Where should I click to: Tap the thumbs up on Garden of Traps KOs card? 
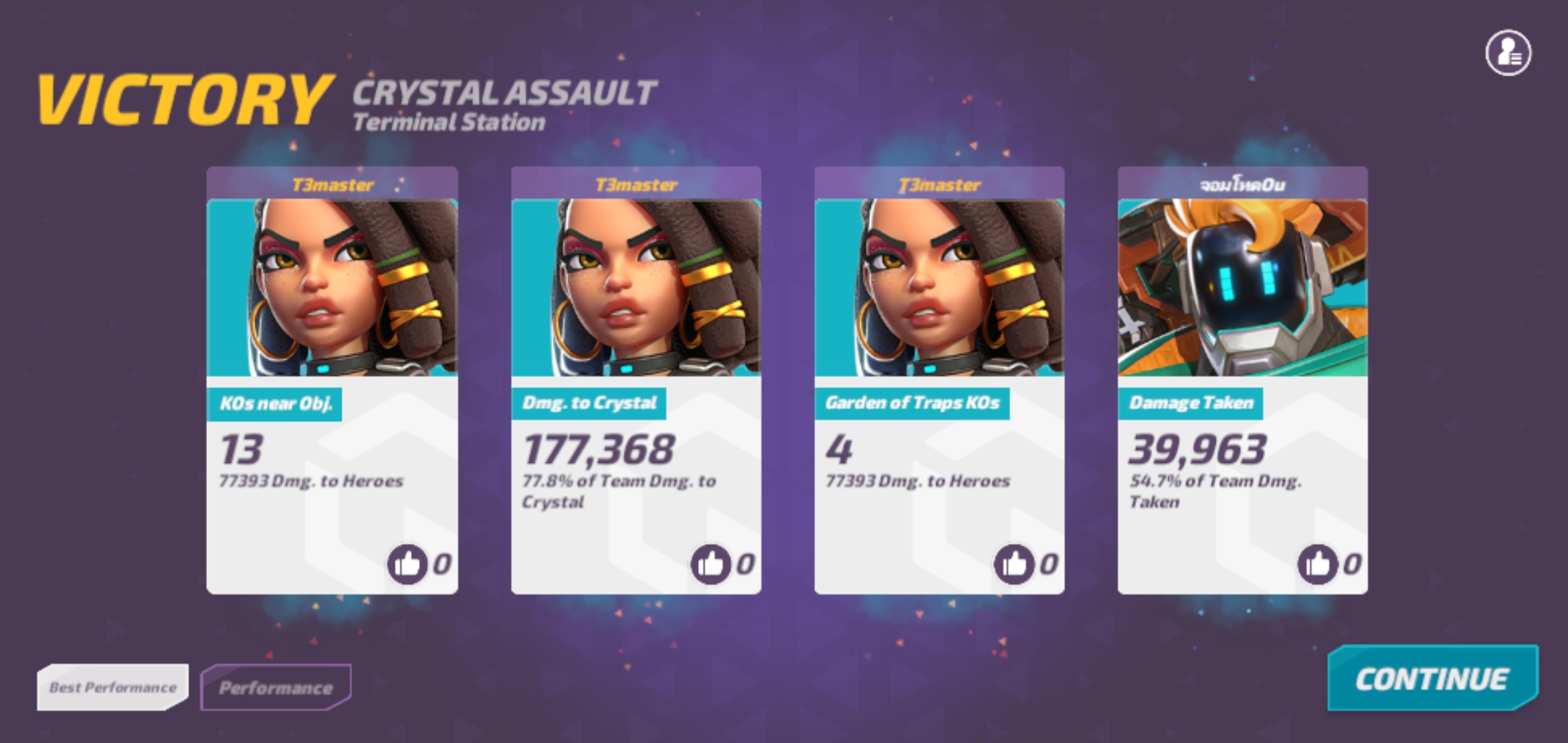point(1014,563)
